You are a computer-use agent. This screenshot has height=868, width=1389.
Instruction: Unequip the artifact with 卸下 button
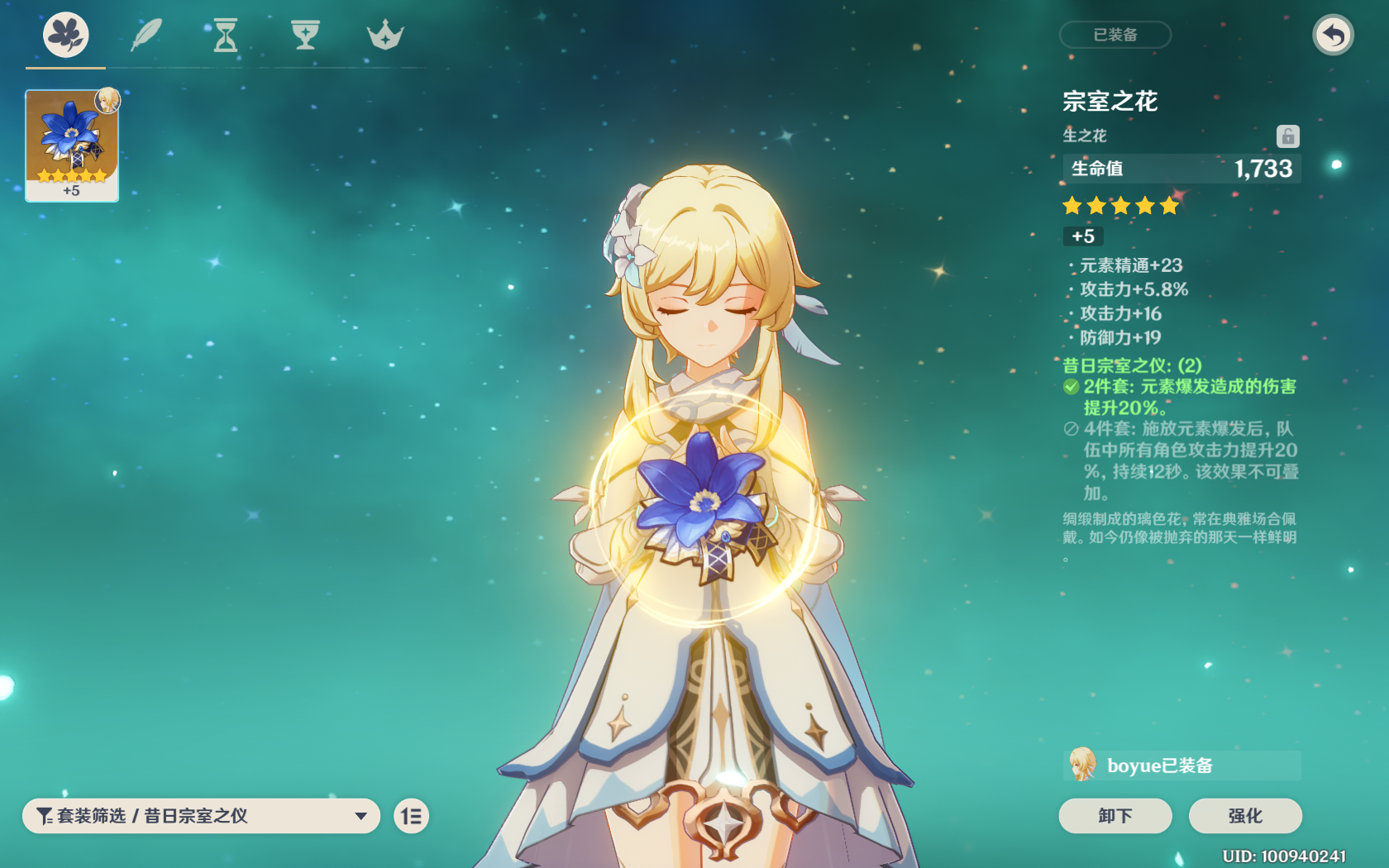(x=1115, y=816)
